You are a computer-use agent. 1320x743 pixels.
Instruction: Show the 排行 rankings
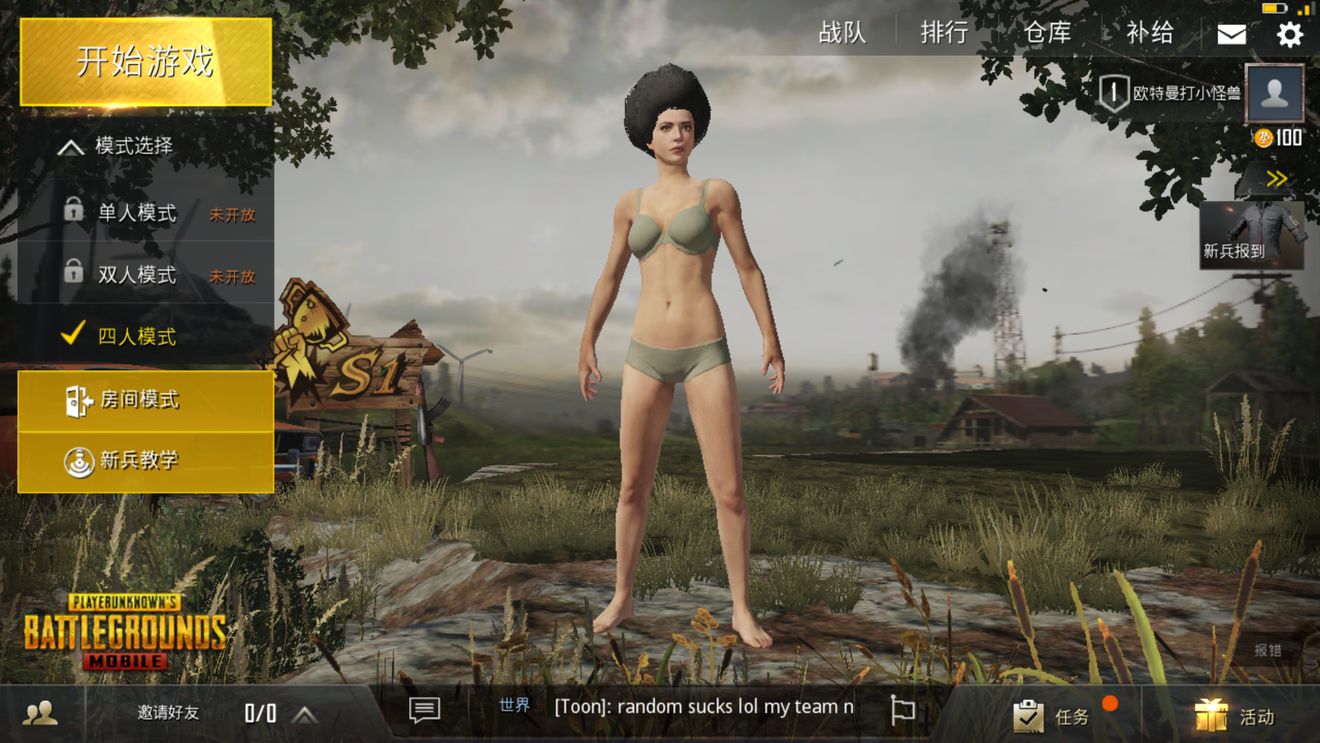(x=944, y=33)
